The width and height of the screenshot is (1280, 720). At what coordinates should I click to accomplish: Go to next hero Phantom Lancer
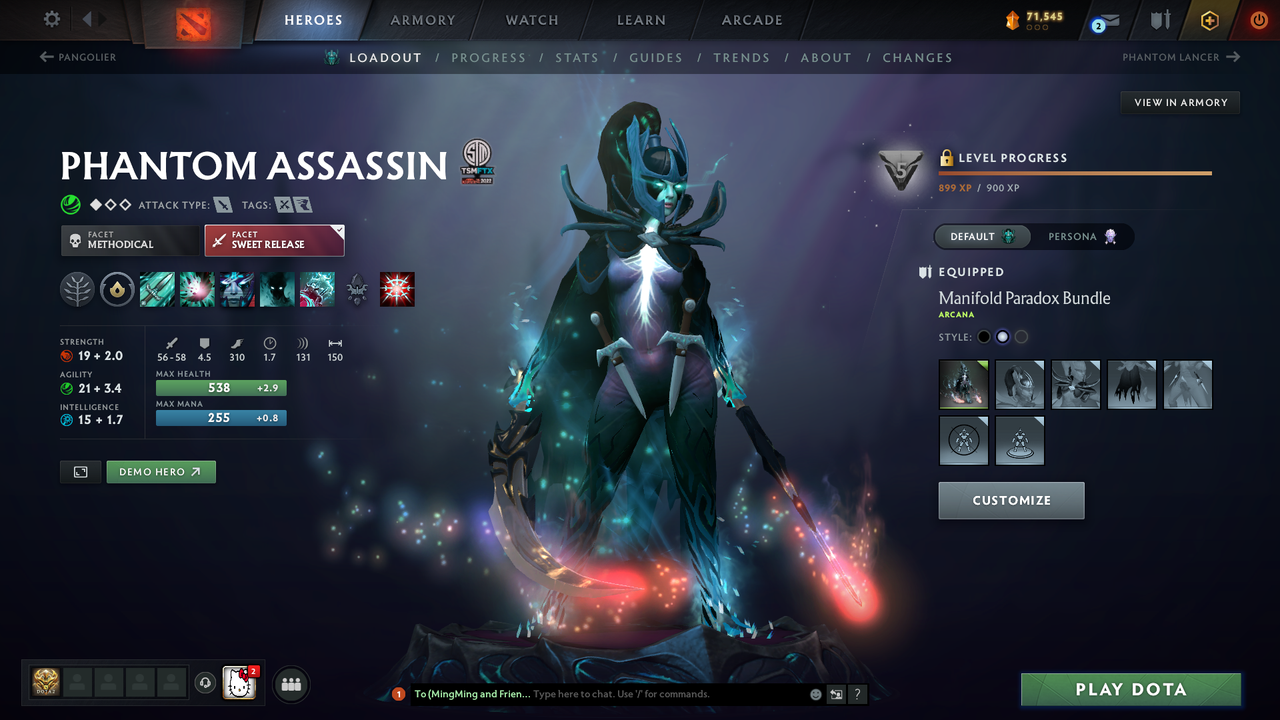1181,57
